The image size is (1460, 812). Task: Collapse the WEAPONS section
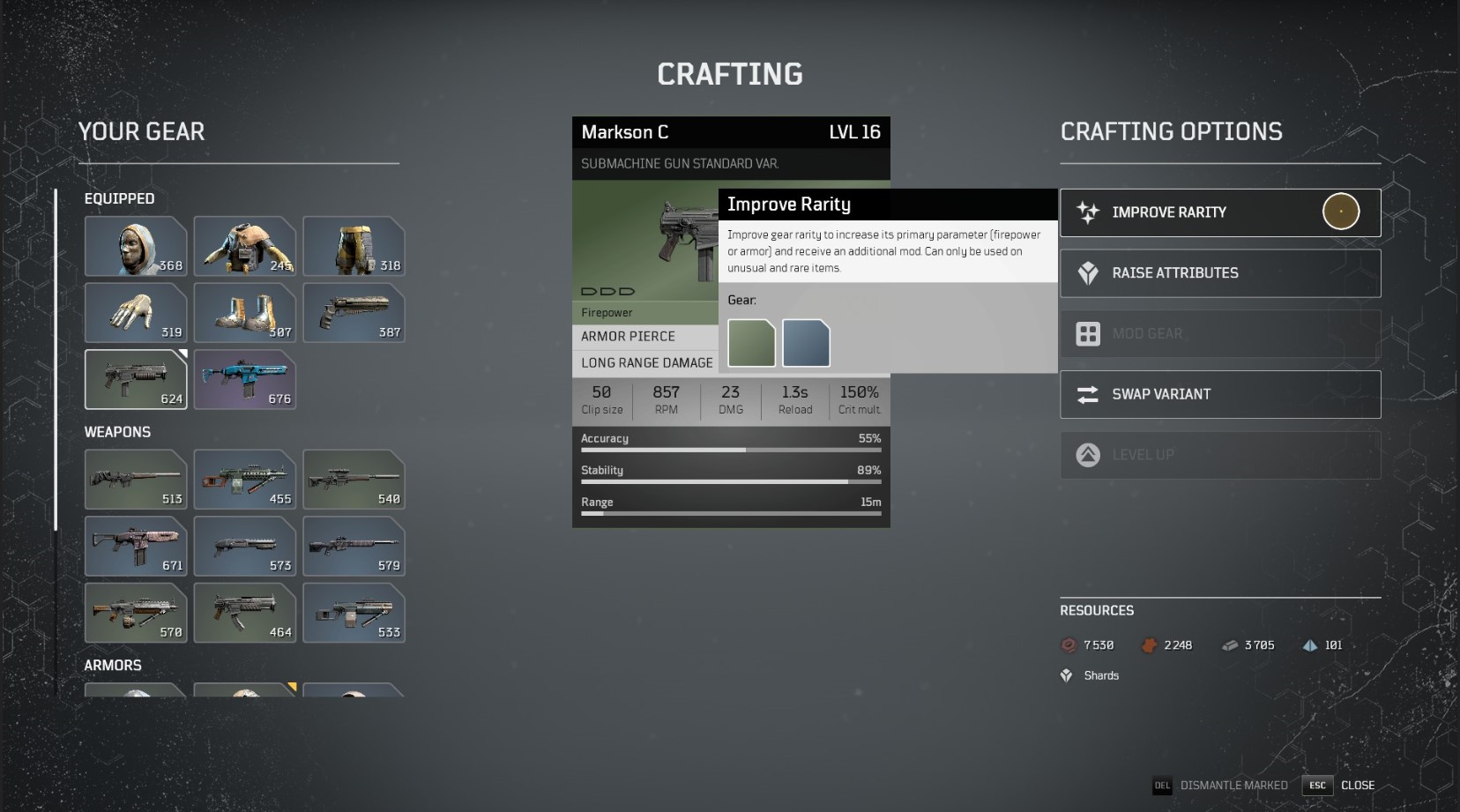click(117, 432)
